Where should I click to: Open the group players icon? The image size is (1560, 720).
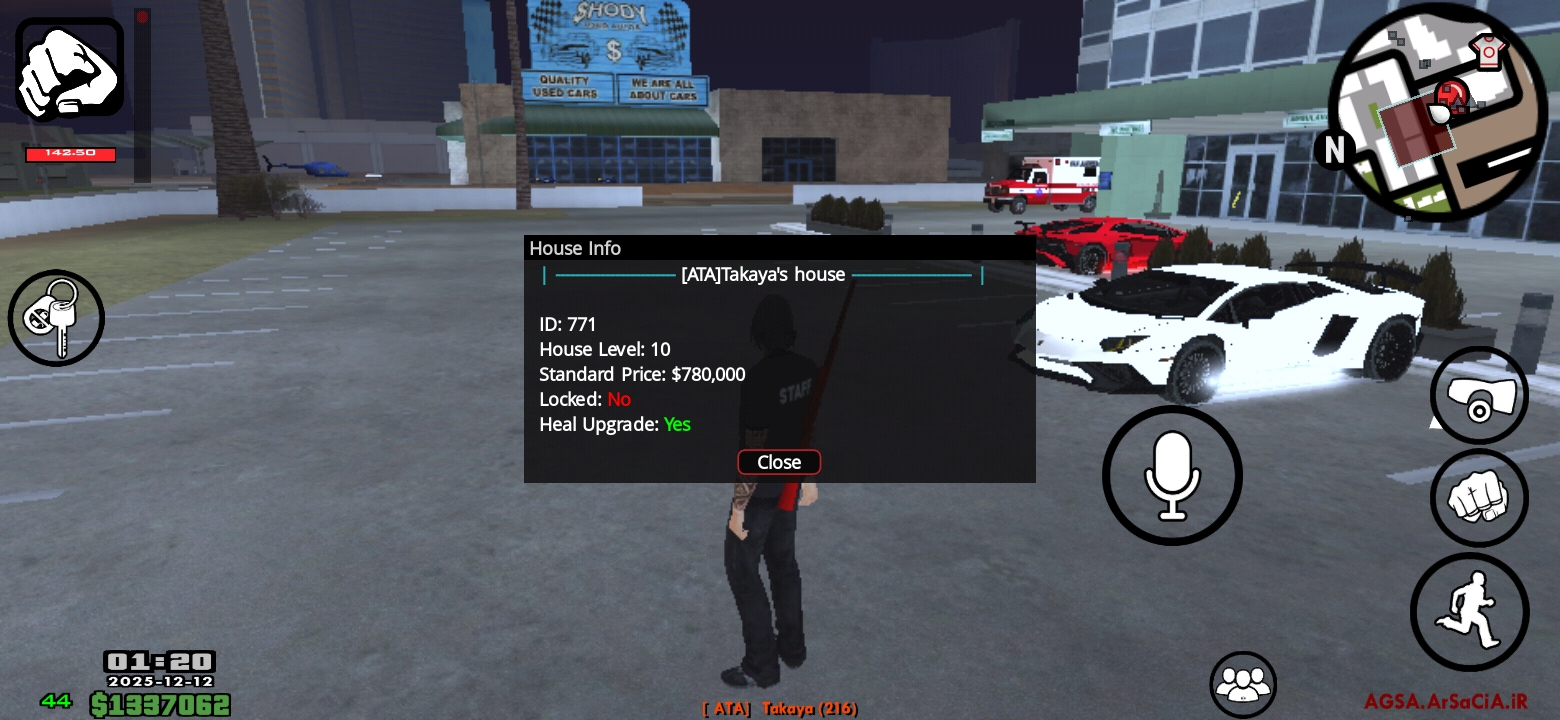(x=1243, y=684)
